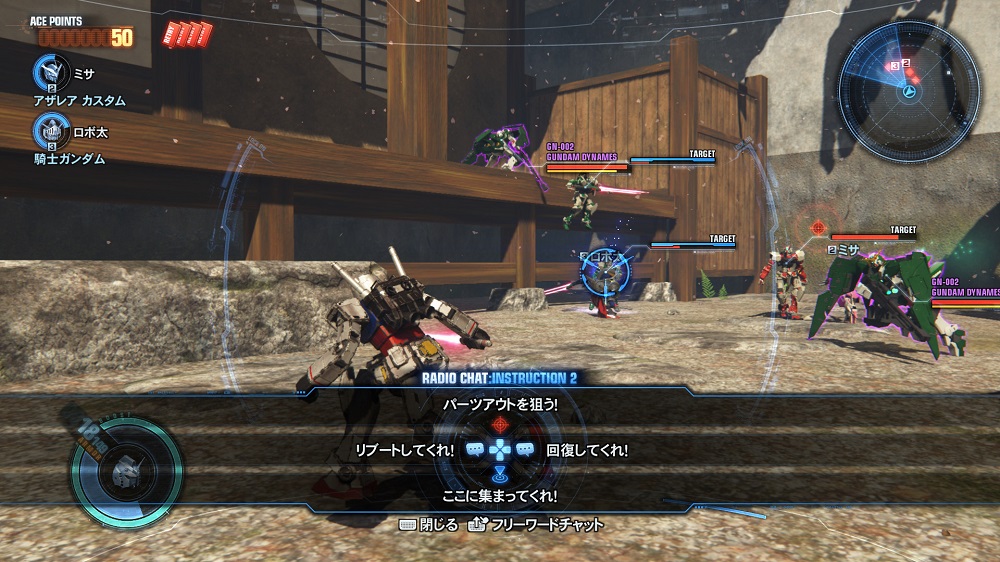Click the circular radar minimap
Viewport: 1000px width, 562px height.
pyautogui.click(x=908, y=79)
